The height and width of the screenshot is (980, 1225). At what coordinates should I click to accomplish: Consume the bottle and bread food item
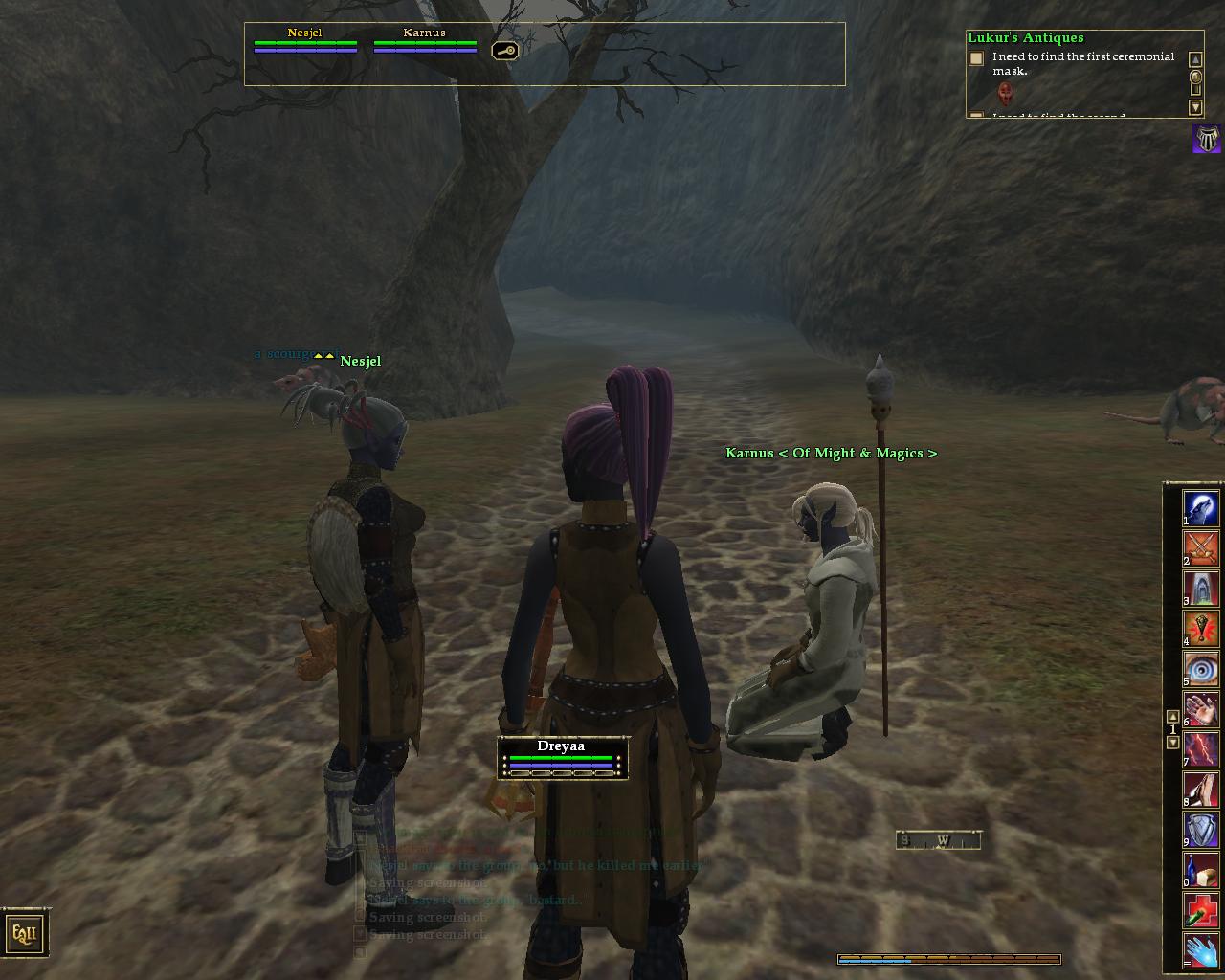[1201, 870]
